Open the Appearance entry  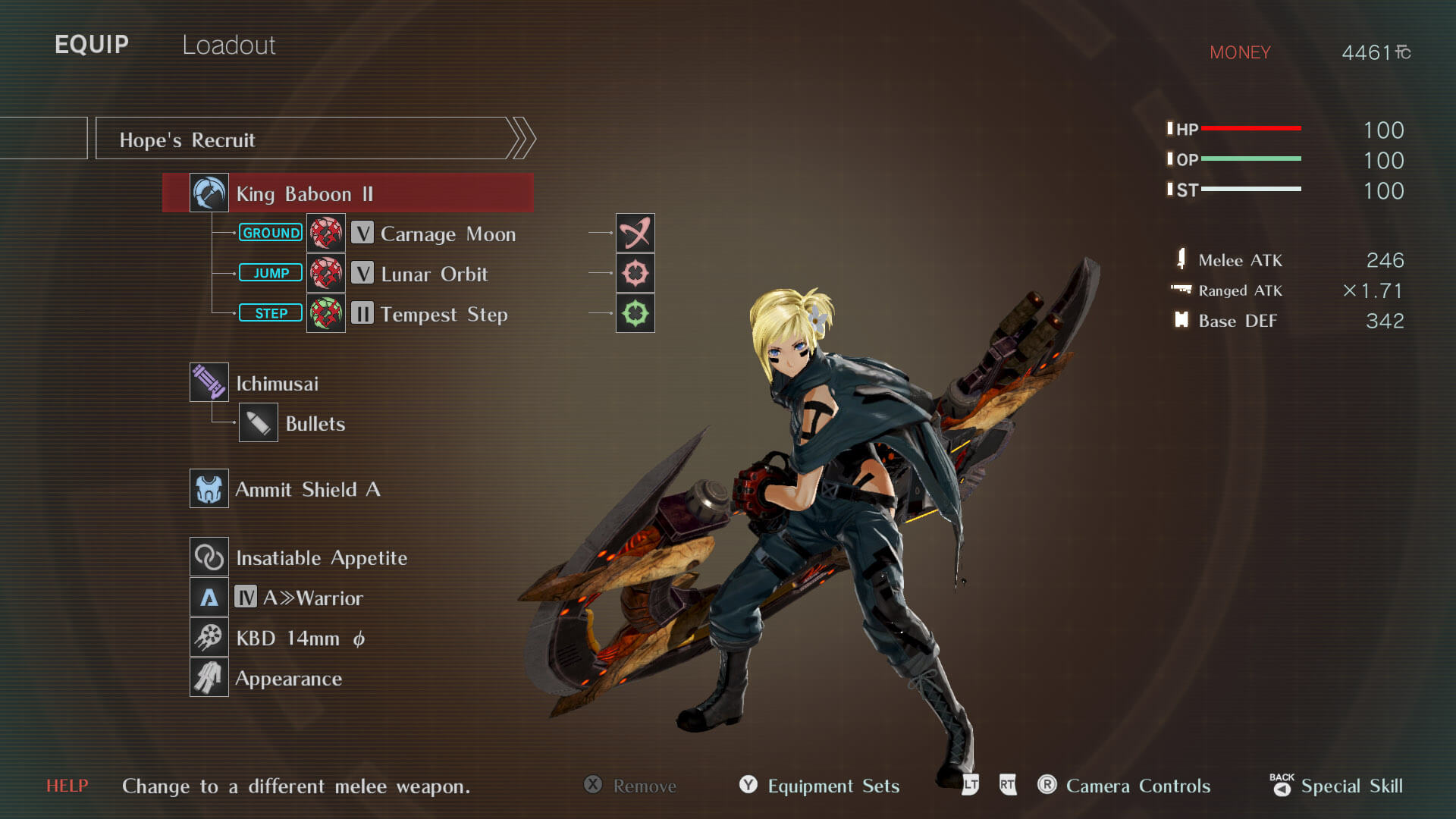(288, 679)
